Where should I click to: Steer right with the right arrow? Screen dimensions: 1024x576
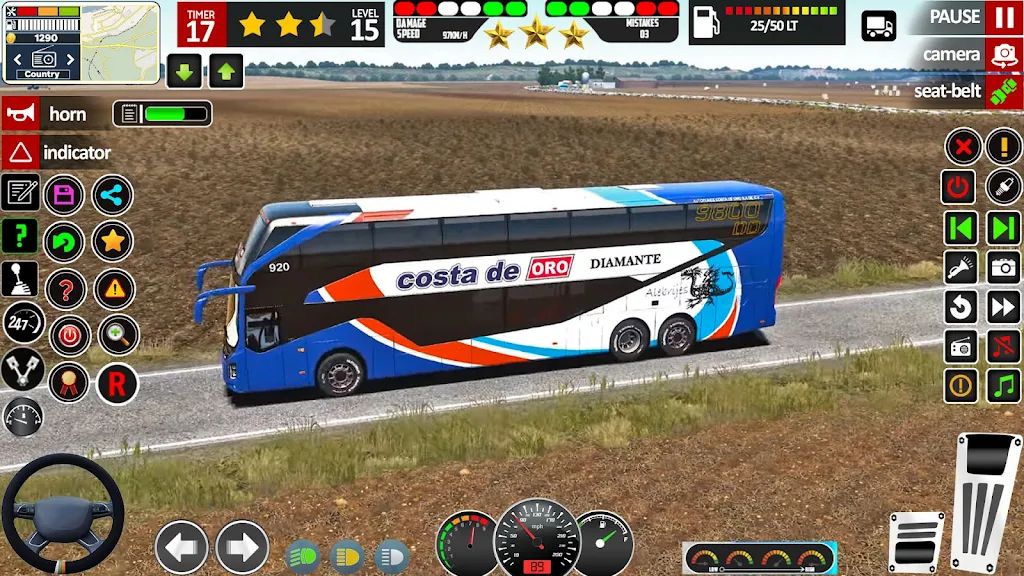[x=242, y=547]
